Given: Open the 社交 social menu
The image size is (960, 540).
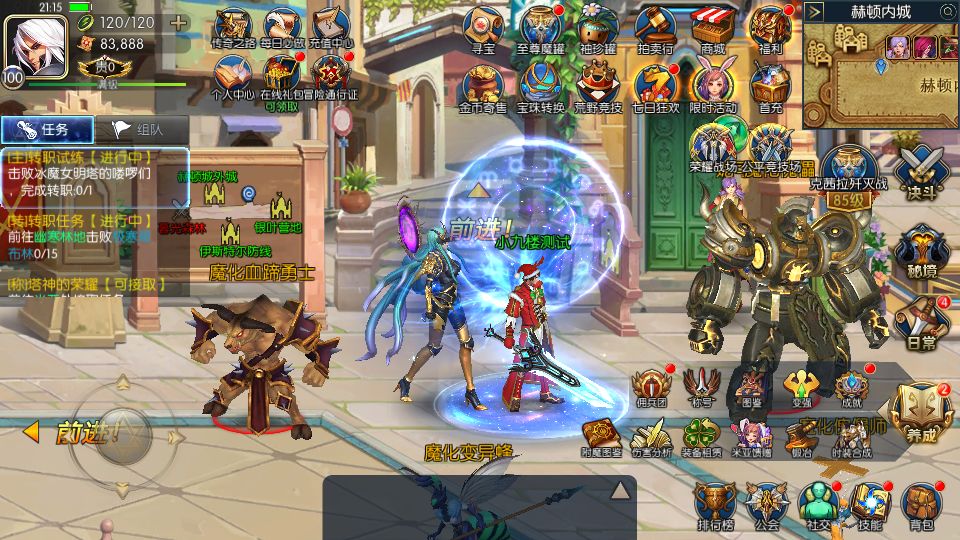Looking at the screenshot, I should [x=818, y=503].
